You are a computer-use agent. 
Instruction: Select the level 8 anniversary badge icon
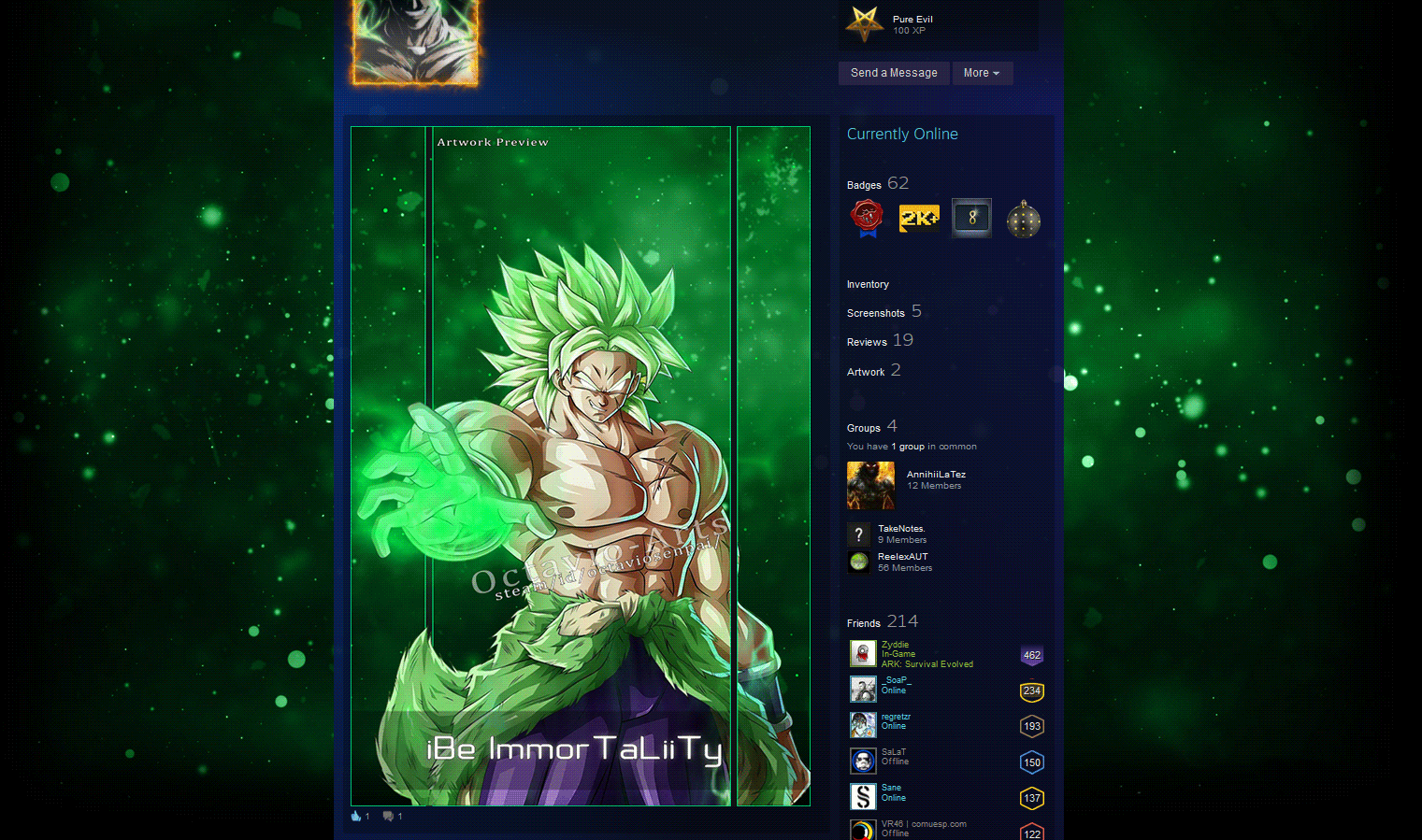970,217
